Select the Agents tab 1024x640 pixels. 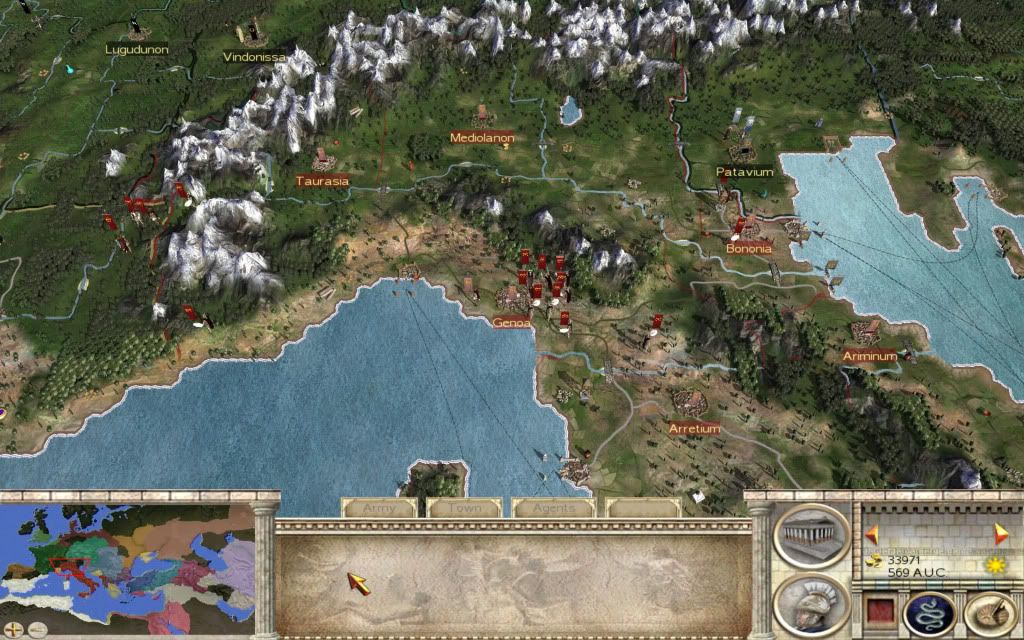tap(552, 508)
